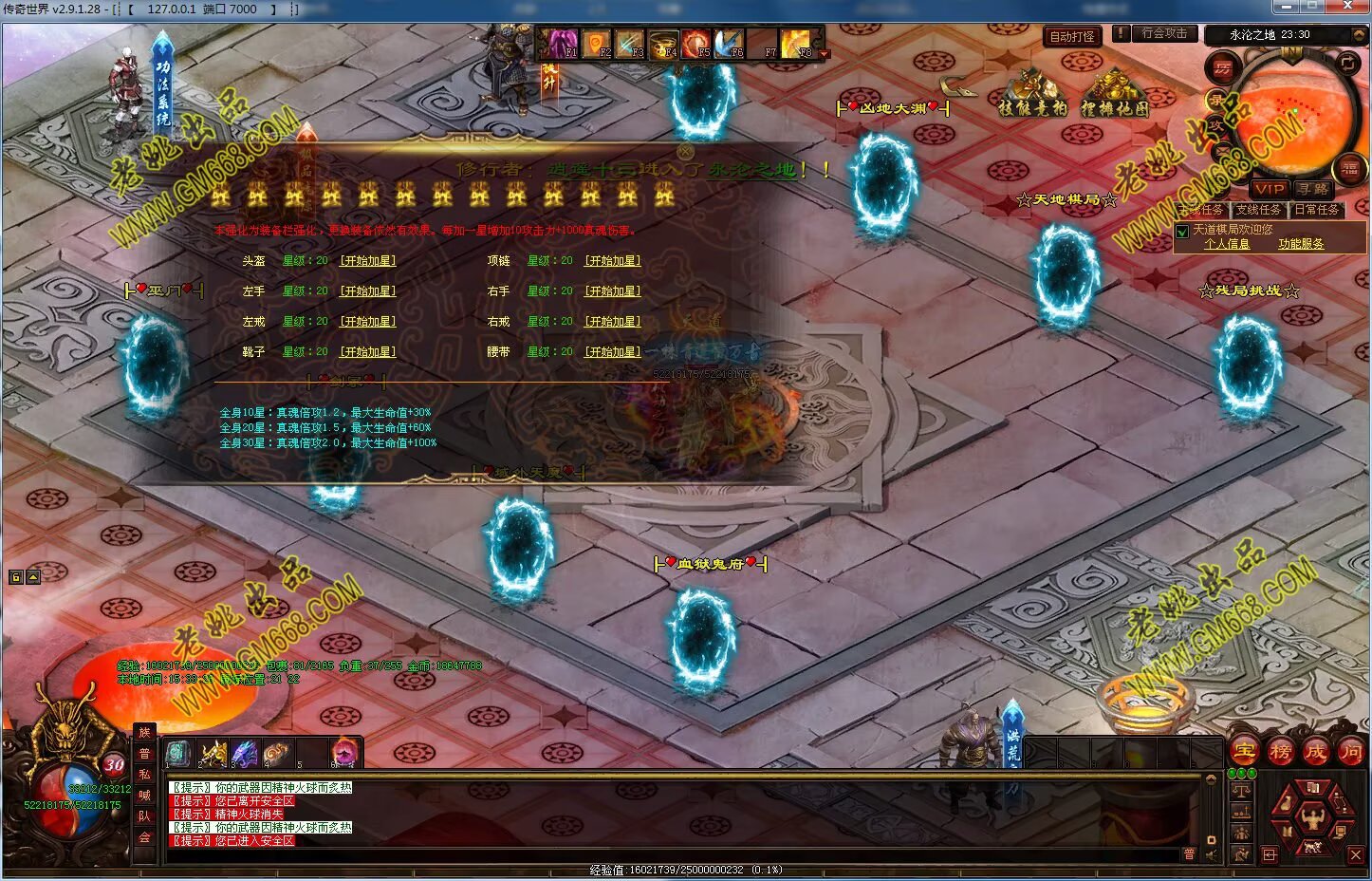Open the 榜 rankings round button
1372x881 pixels.
point(1280,752)
